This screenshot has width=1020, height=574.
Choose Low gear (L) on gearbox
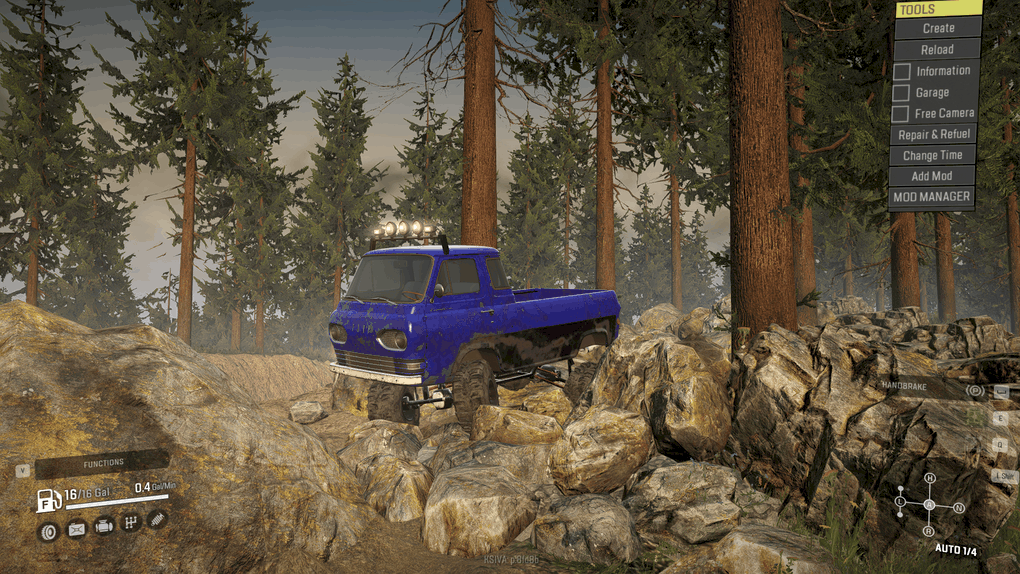tap(900, 500)
